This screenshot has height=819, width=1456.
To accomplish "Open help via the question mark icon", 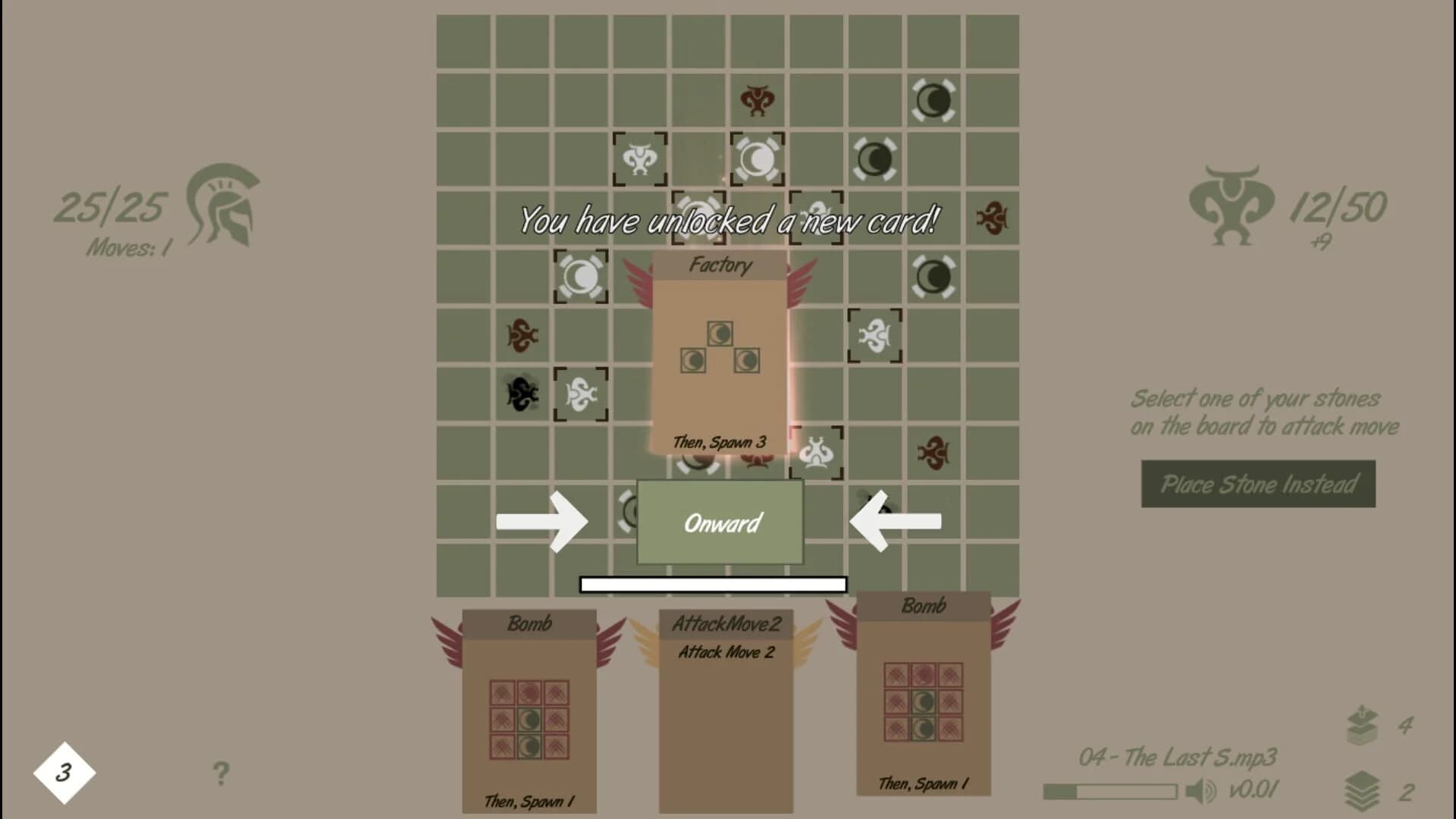I will (x=221, y=772).
